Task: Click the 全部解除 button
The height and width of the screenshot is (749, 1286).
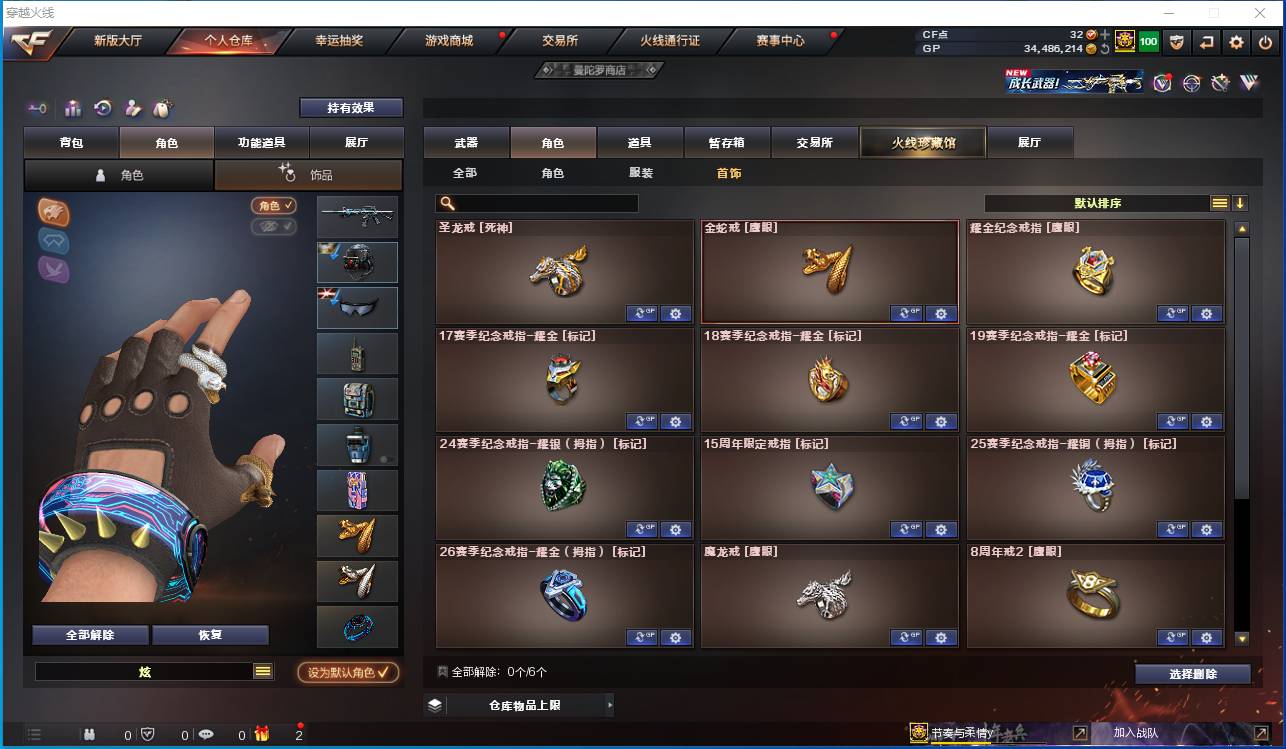Action: coord(88,634)
